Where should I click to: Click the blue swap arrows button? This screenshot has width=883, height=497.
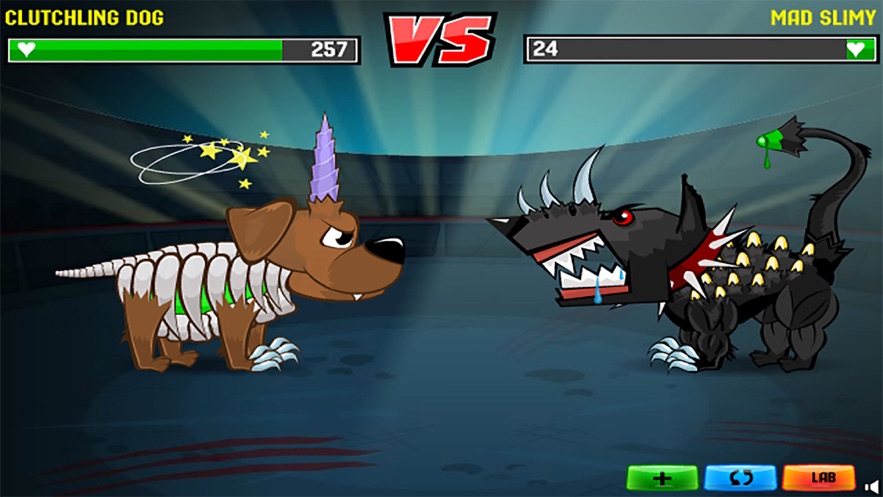[740, 478]
